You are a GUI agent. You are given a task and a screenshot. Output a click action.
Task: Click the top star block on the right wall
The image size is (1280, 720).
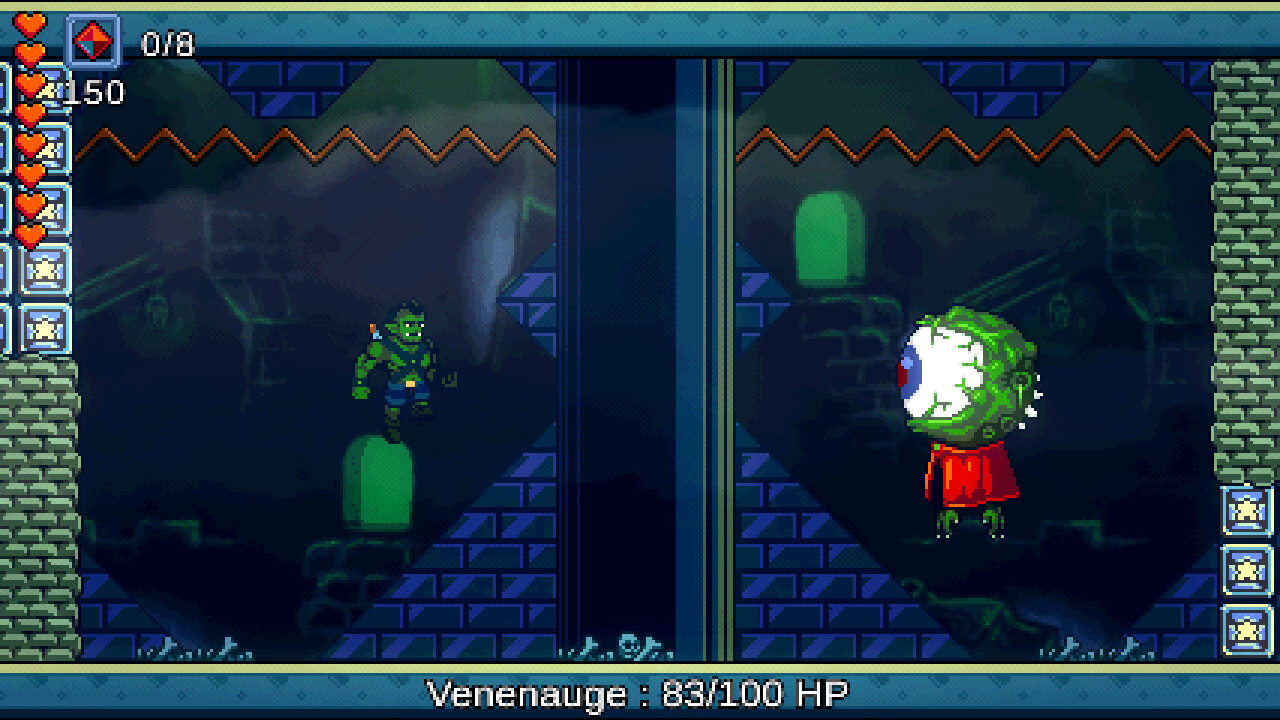point(1246,511)
